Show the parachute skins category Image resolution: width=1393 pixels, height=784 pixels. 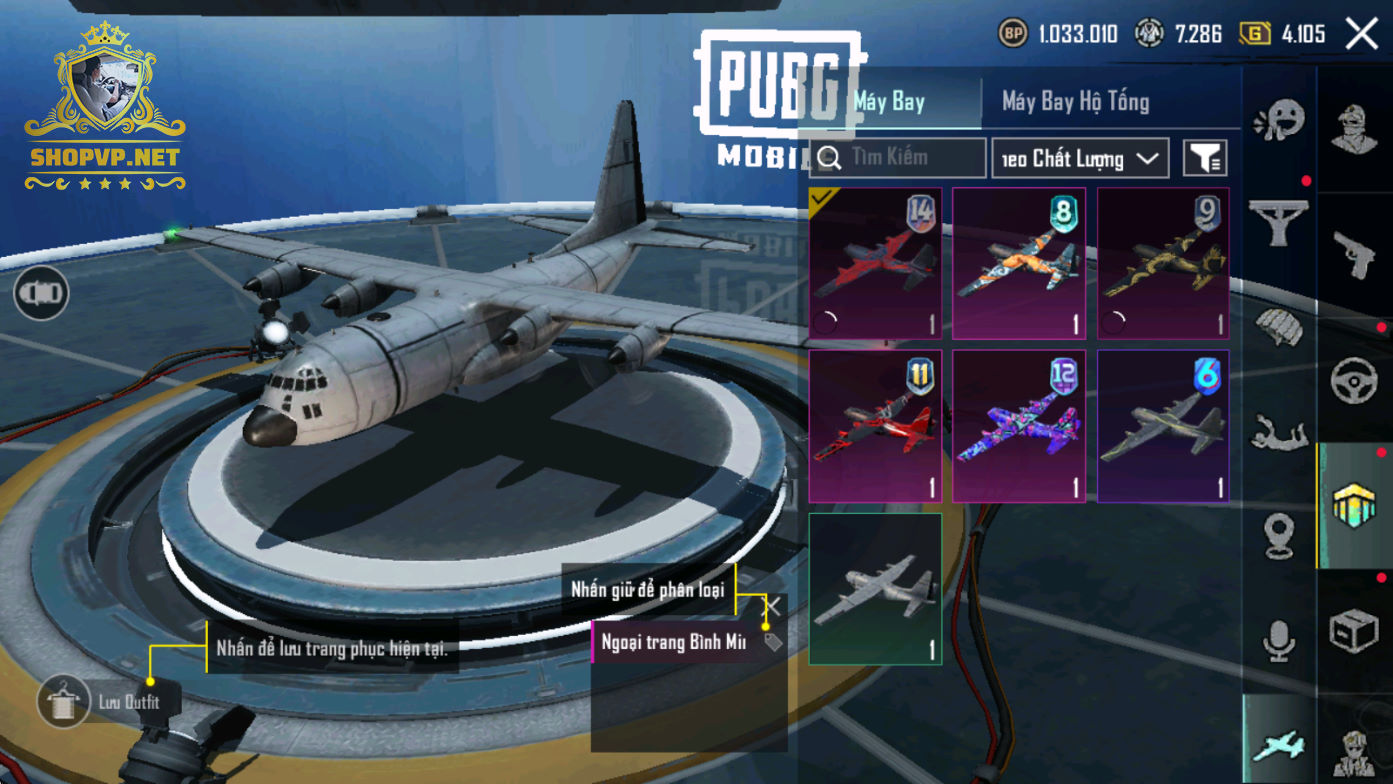pos(1279,327)
